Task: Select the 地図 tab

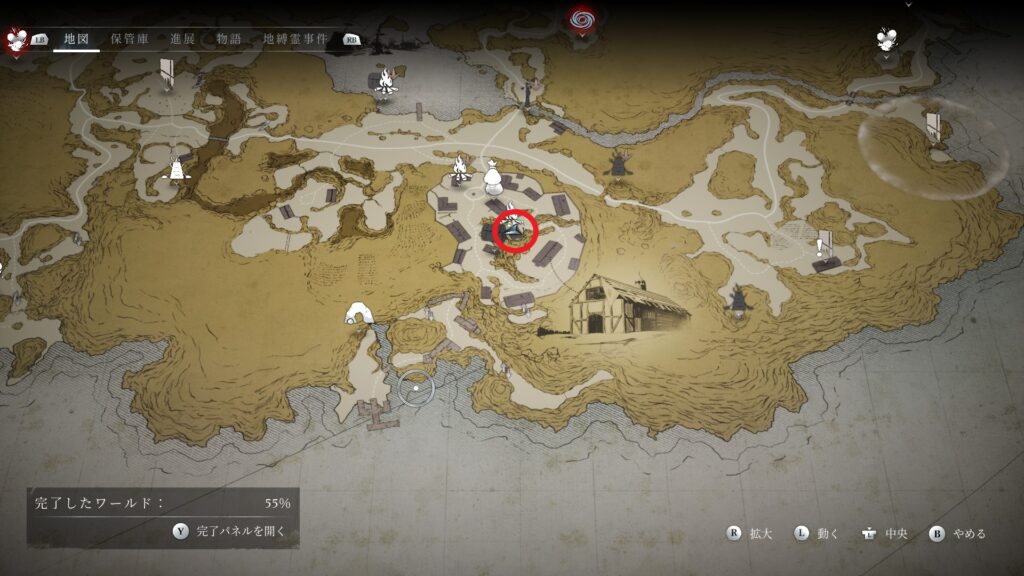Action: (x=77, y=39)
